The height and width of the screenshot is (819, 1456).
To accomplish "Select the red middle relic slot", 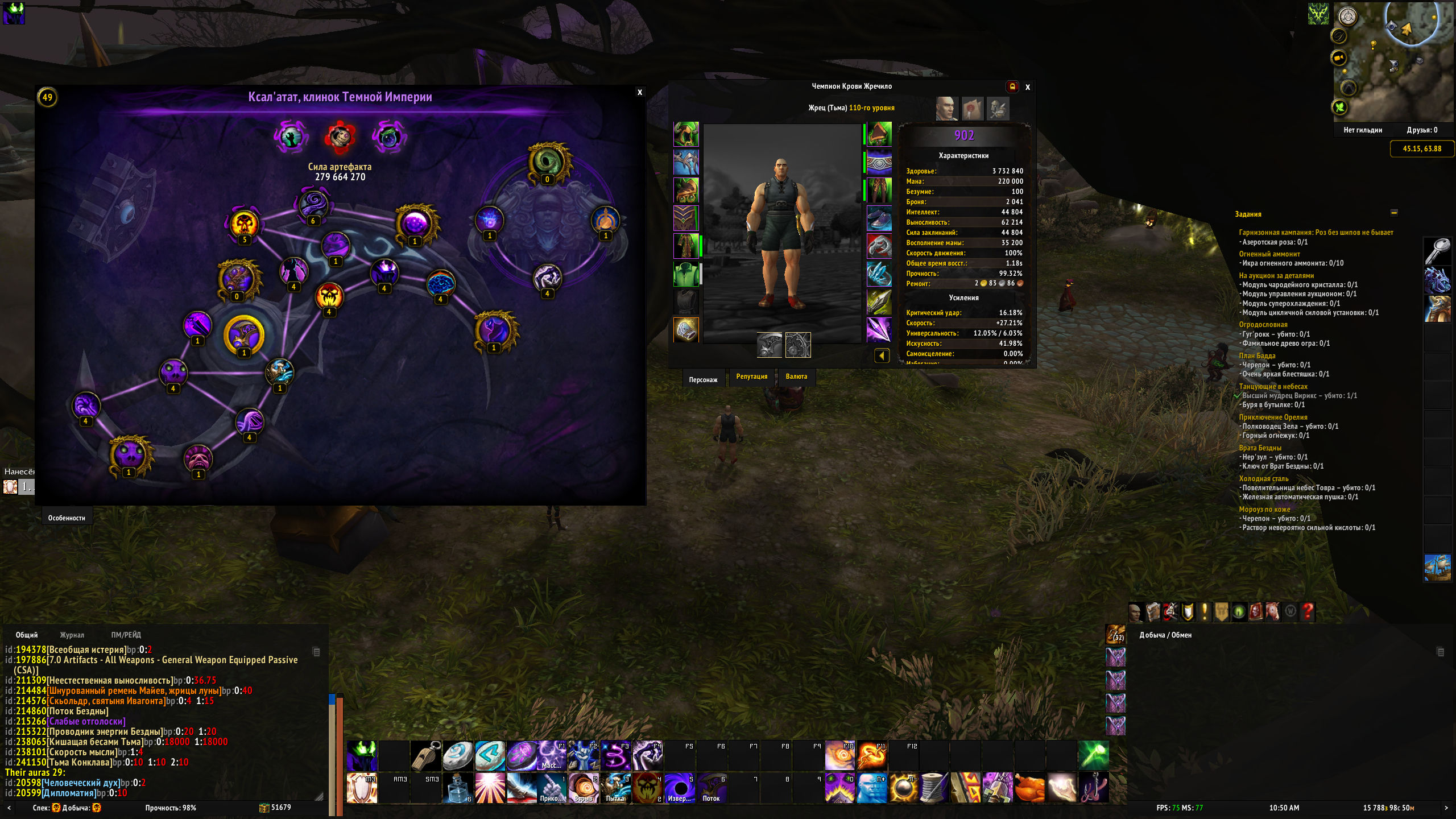I will pyautogui.click(x=340, y=136).
